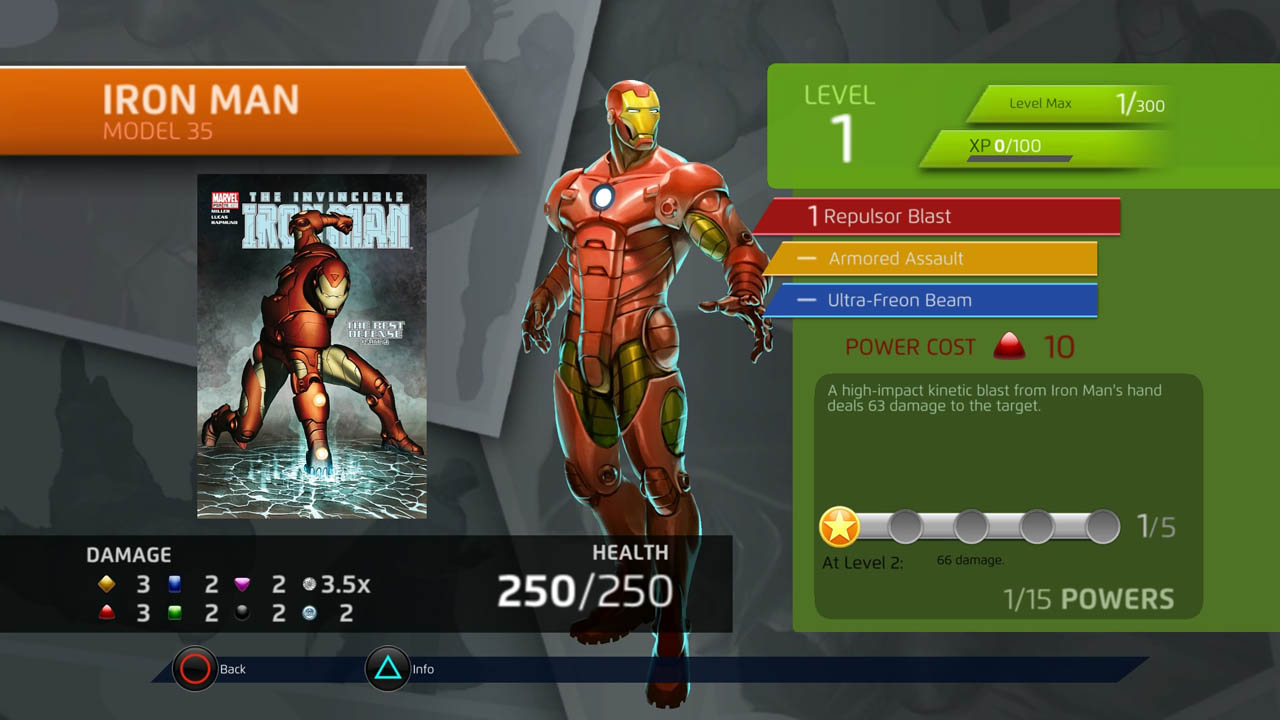Click the red Power Cost gem icon
The width and height of the screenshot is (1280, 720).
(1010, 346)
